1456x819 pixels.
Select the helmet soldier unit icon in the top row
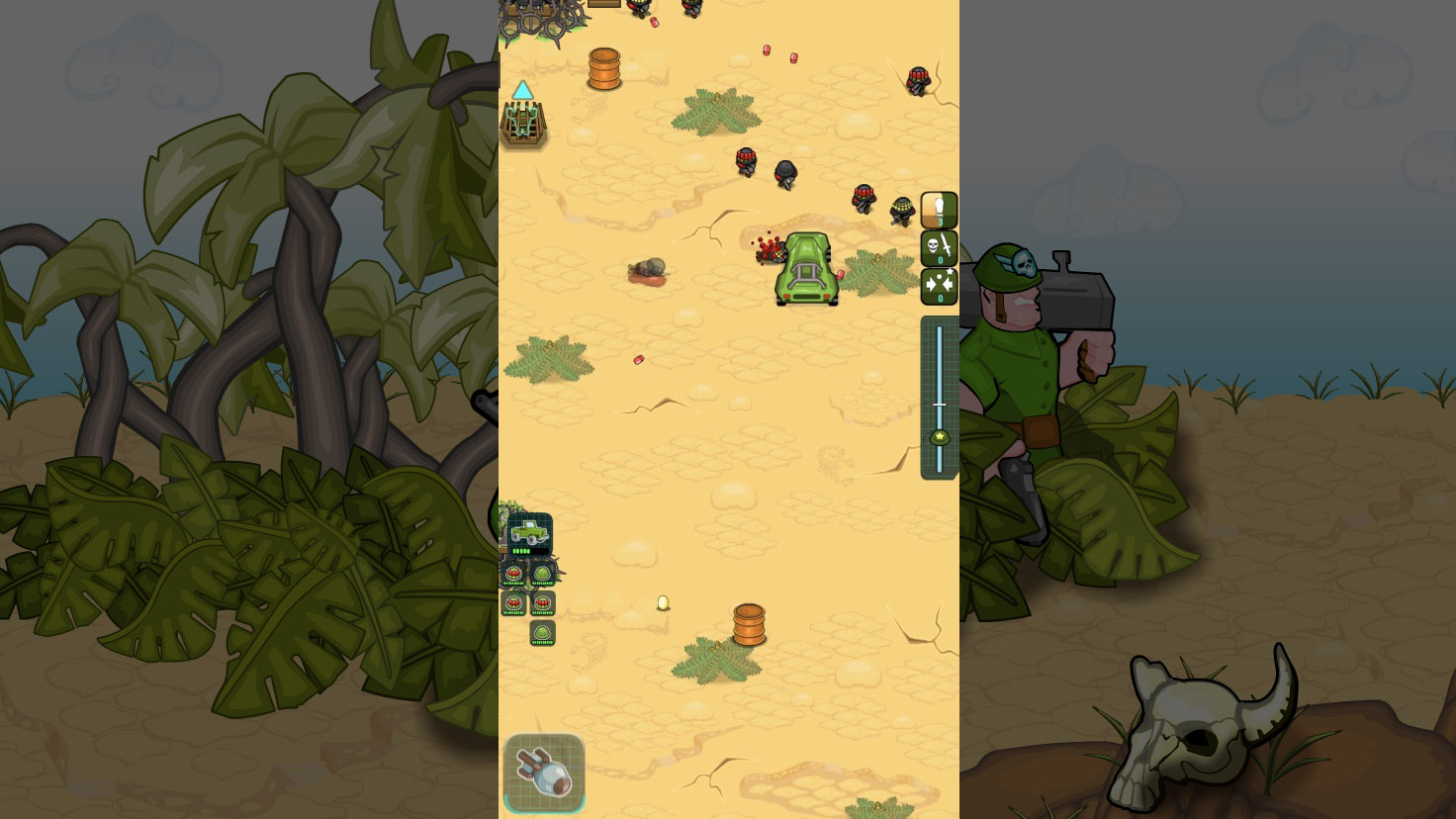pos(541,576)
